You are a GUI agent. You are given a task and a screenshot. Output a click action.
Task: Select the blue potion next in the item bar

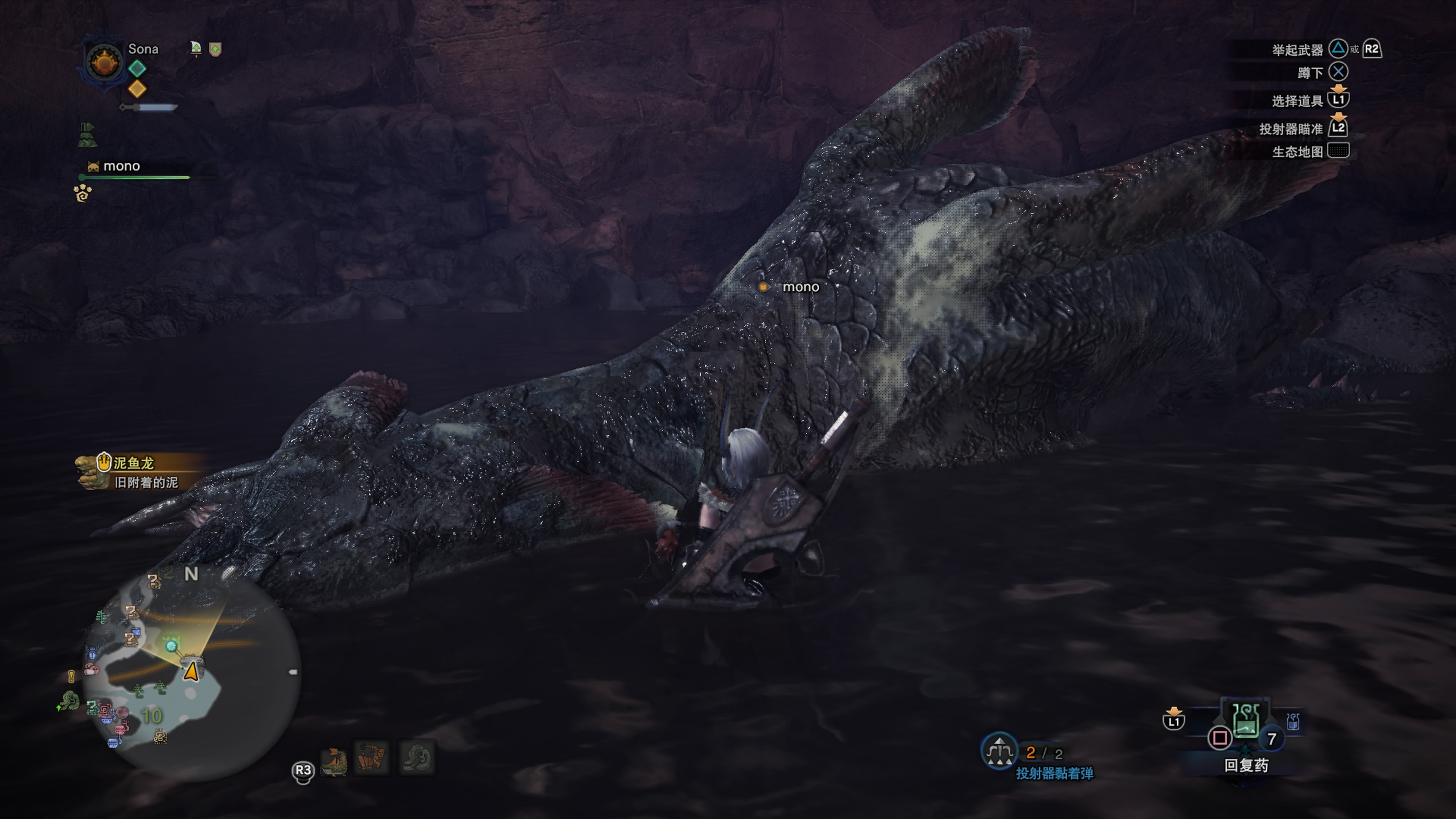coord(1293,721)
